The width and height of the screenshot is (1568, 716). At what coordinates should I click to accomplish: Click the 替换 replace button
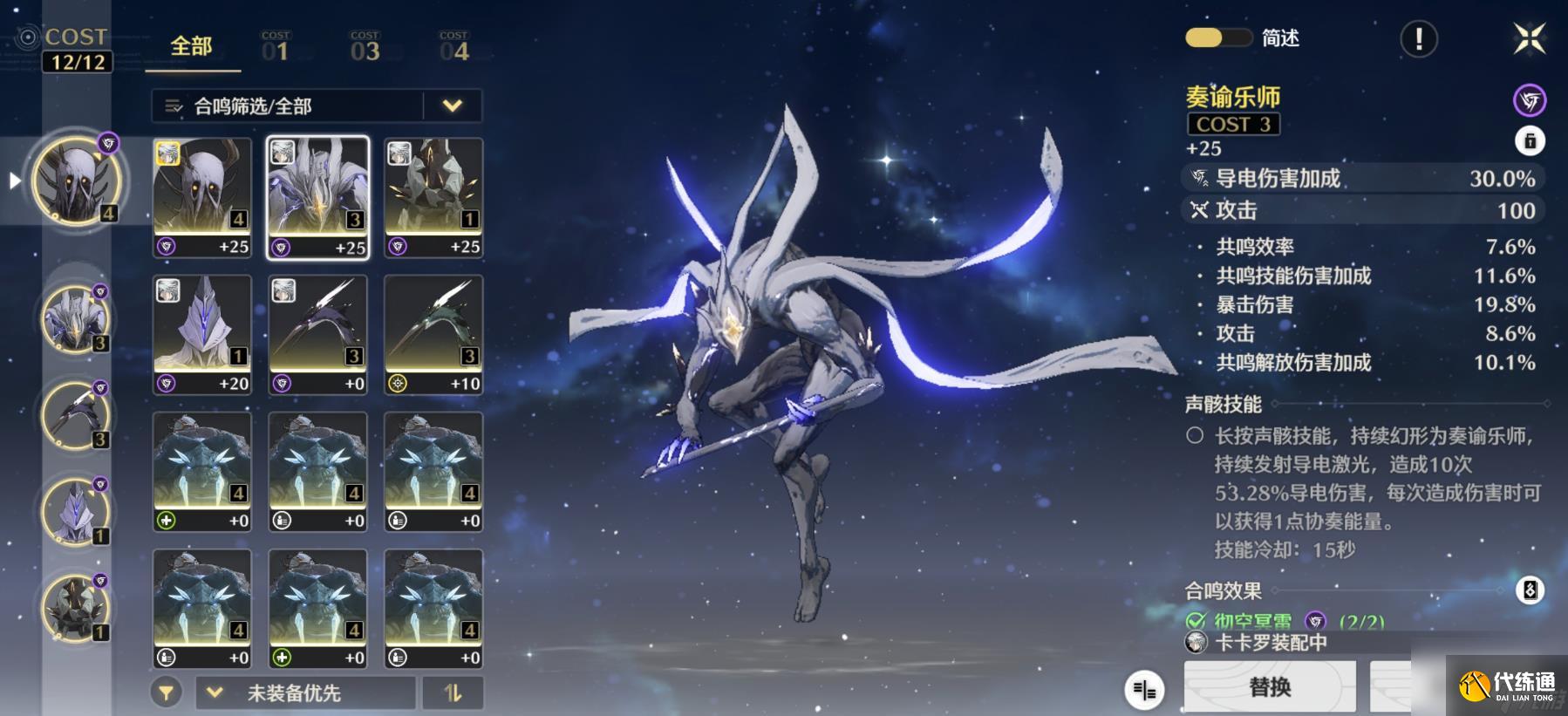(1270, 687)
